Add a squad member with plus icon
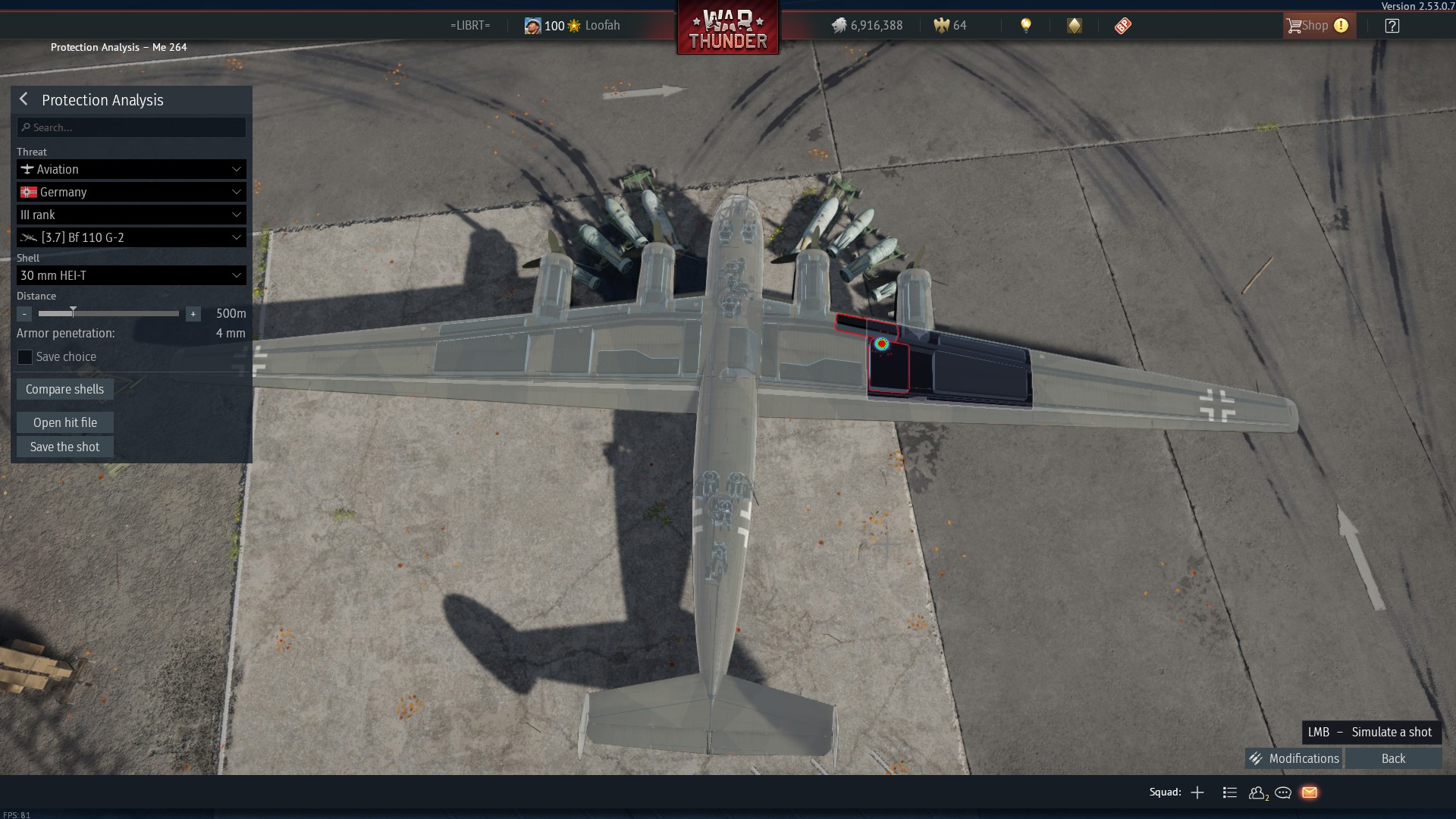Screen dimensions: 1456x819 1197,792
